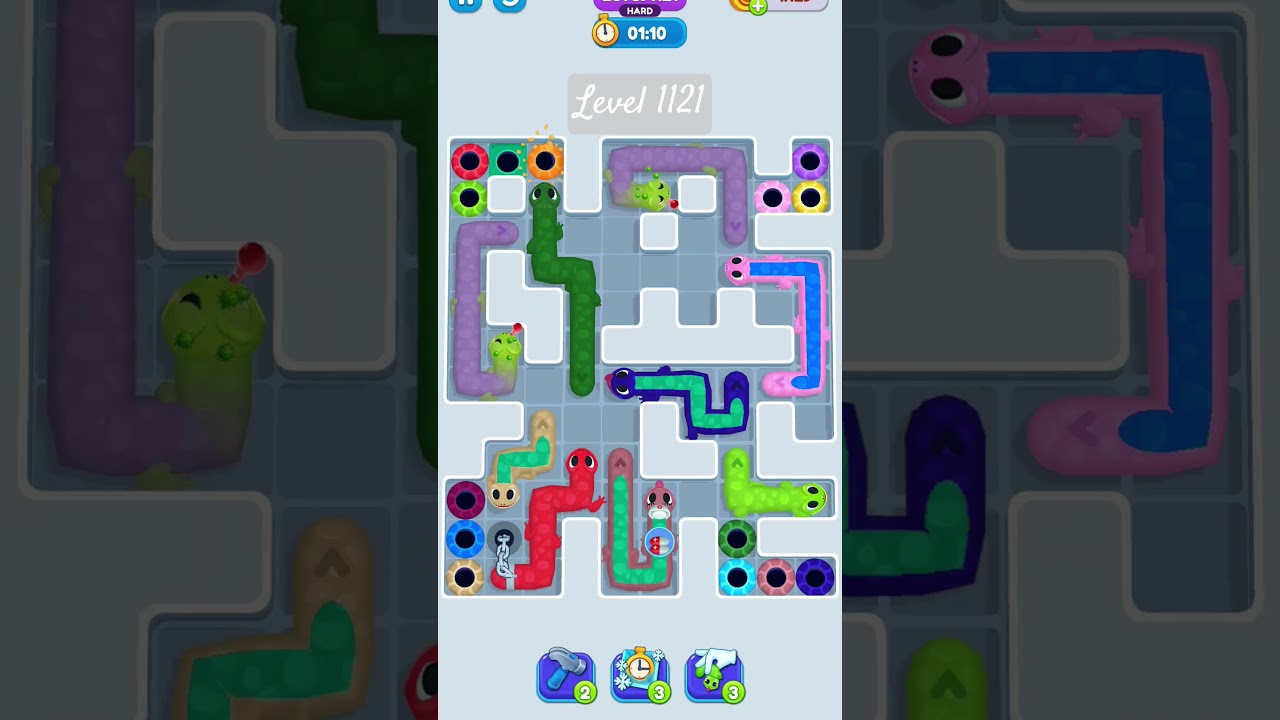Viewport: 1280px width, 720px height.
Task: Use the snake-grabbing hand booster
Action: [x=714, y=674]
